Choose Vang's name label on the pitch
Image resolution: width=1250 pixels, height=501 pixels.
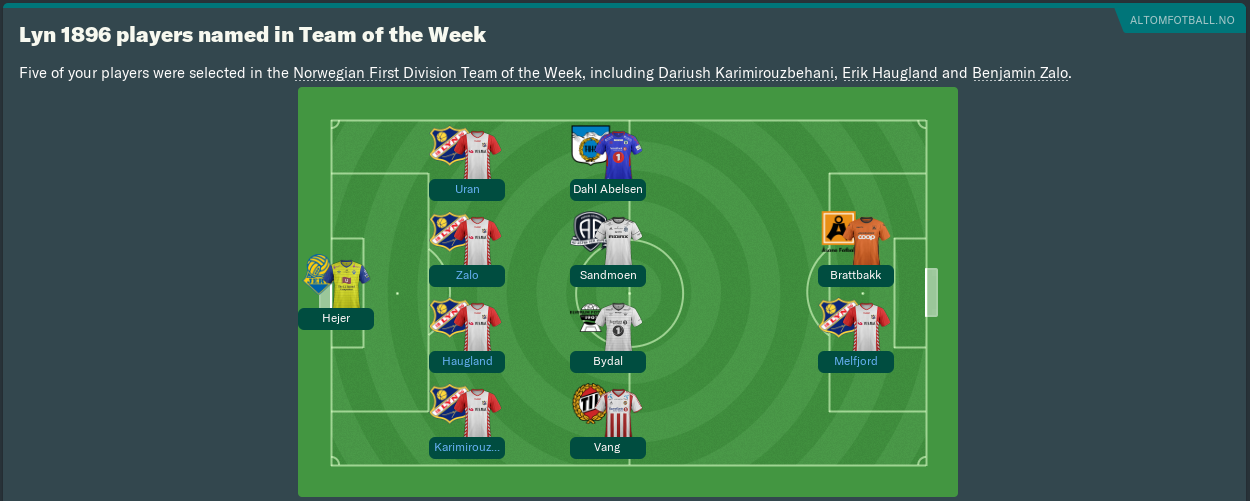click(608, 448)
